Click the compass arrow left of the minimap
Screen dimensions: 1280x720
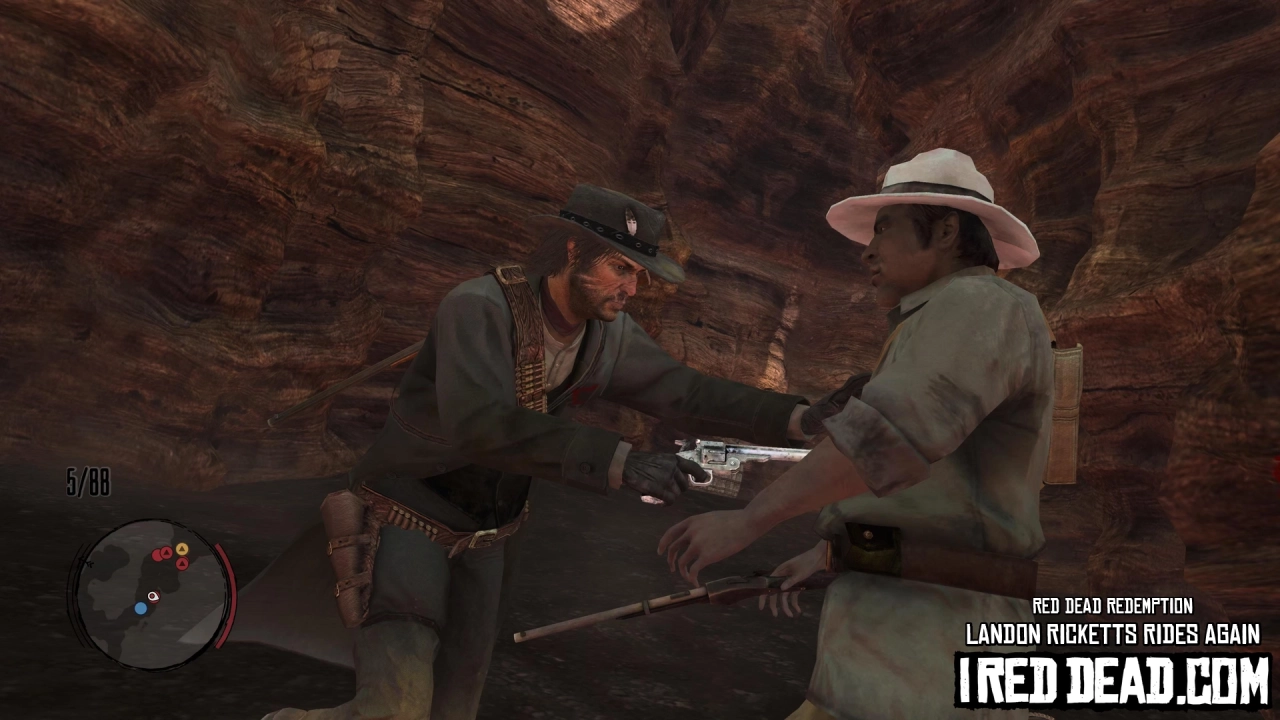86,563
